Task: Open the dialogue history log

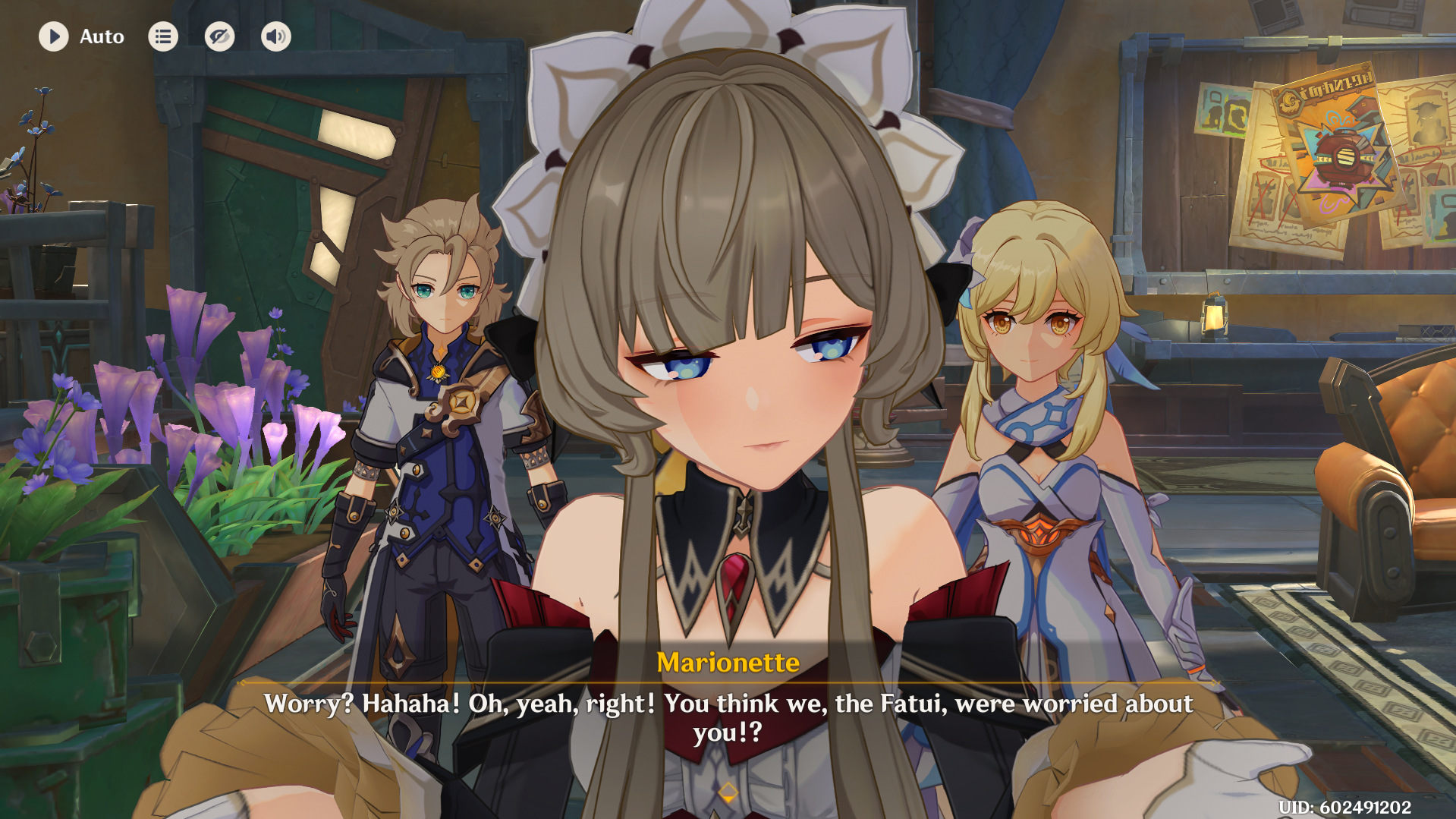Action: tap(163, 36)
